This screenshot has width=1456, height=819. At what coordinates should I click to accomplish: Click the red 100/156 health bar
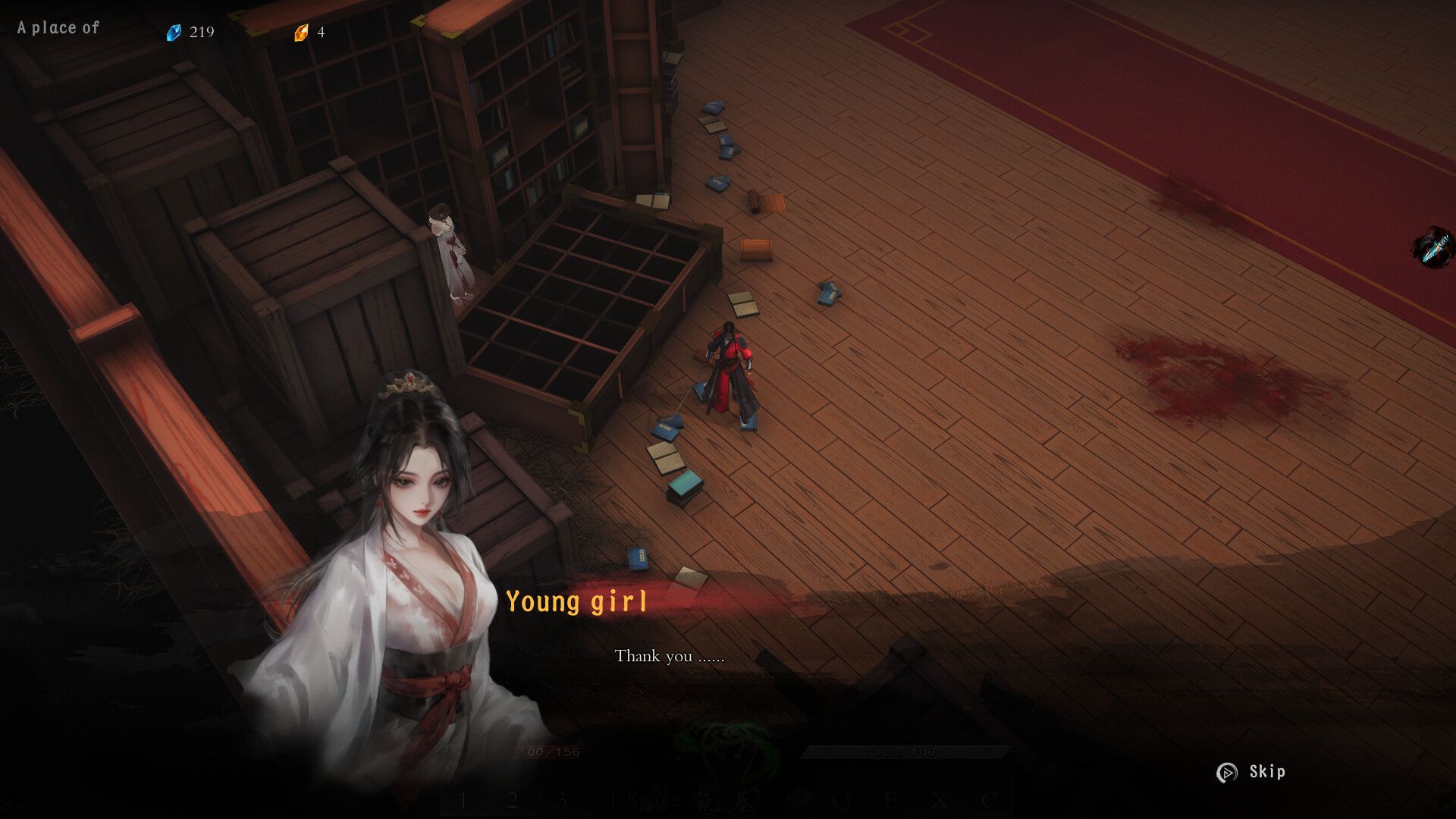(x=548, y=752)
